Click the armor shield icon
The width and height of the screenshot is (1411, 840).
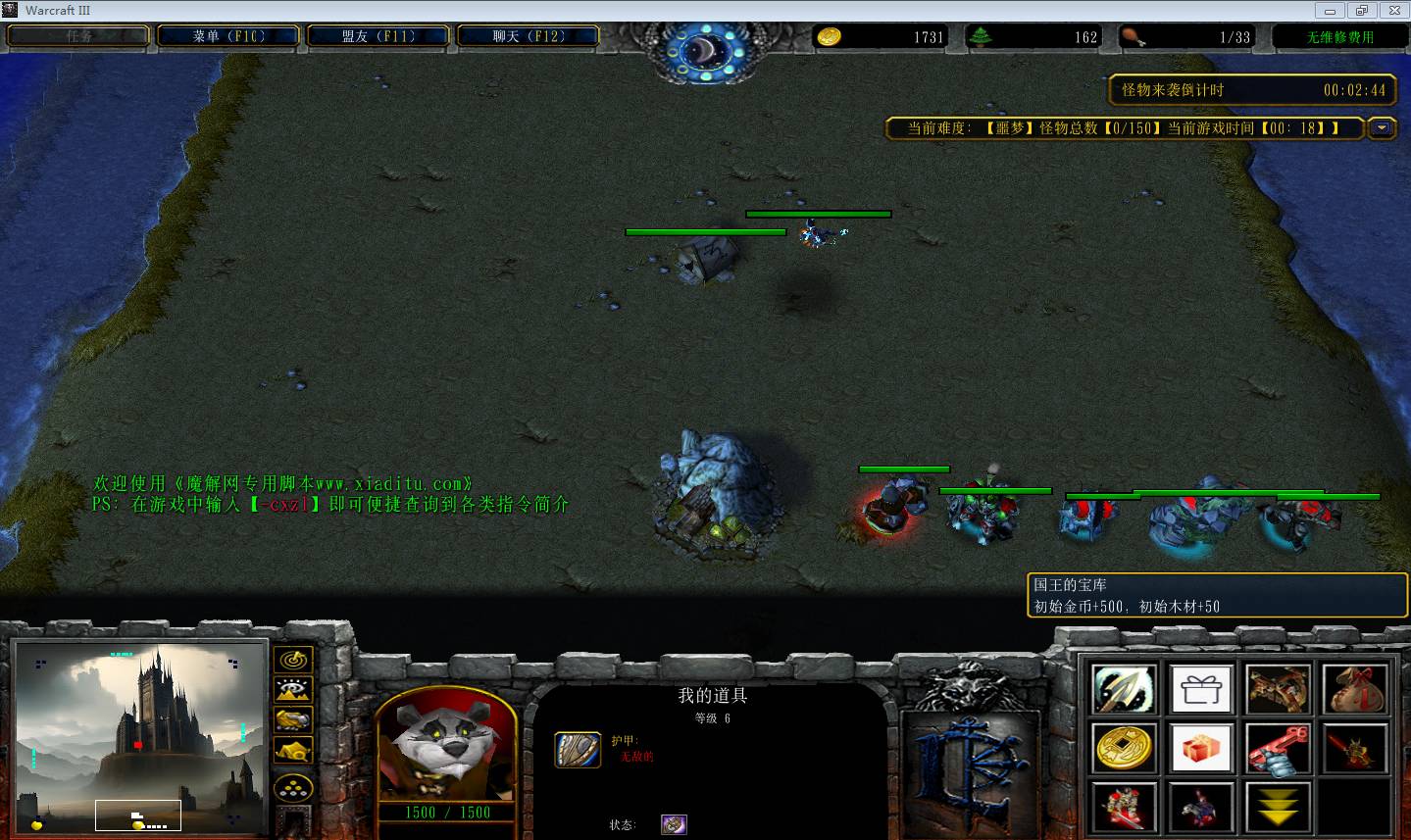(x=578, y=750)
